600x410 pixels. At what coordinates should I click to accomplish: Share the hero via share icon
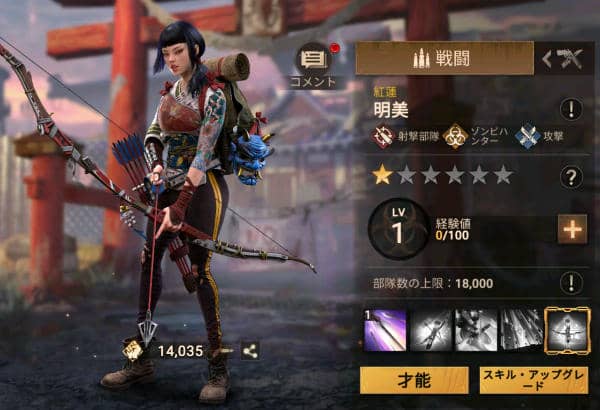tap(250, 351)
